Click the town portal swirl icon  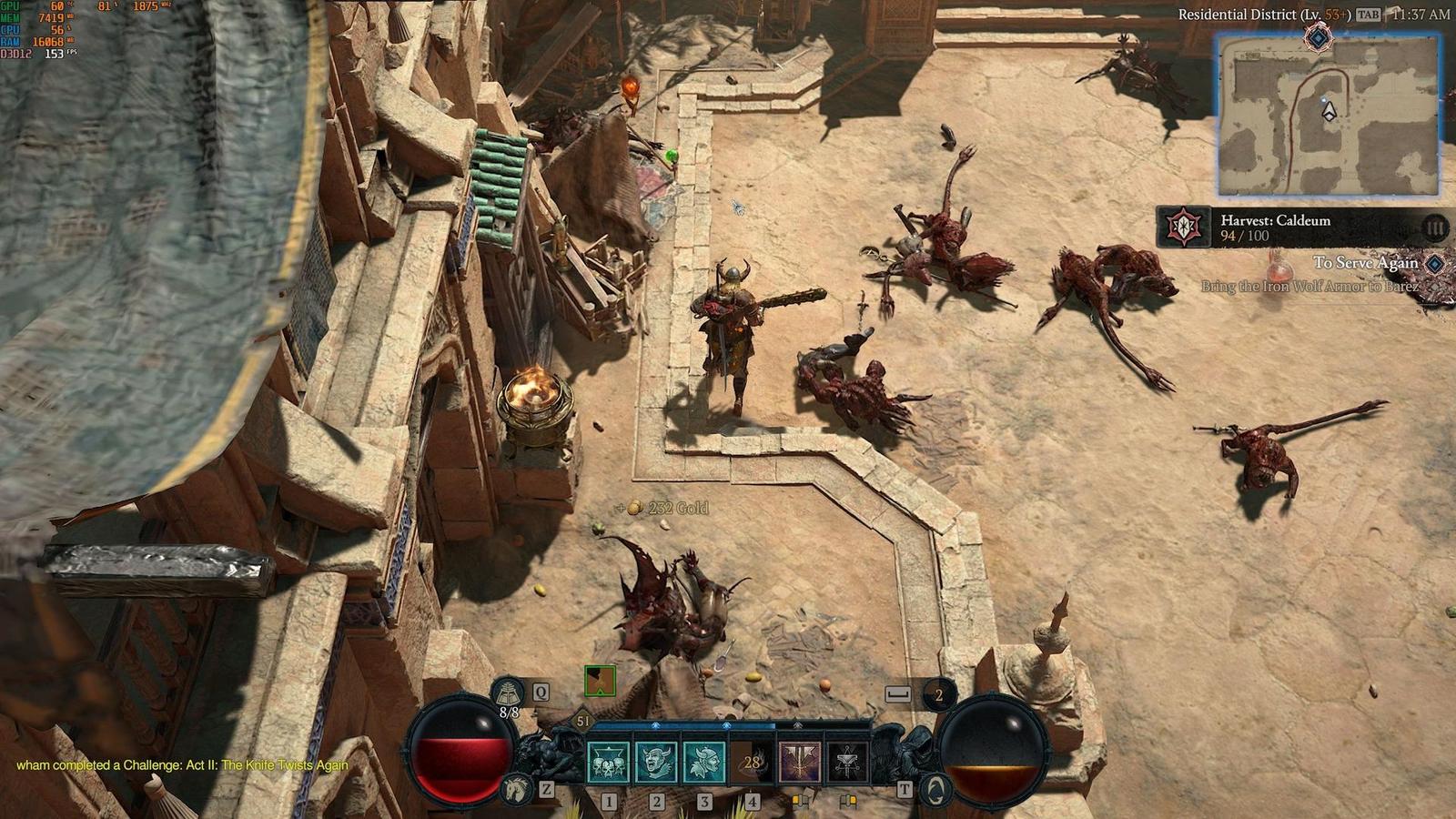click(935, 789)
